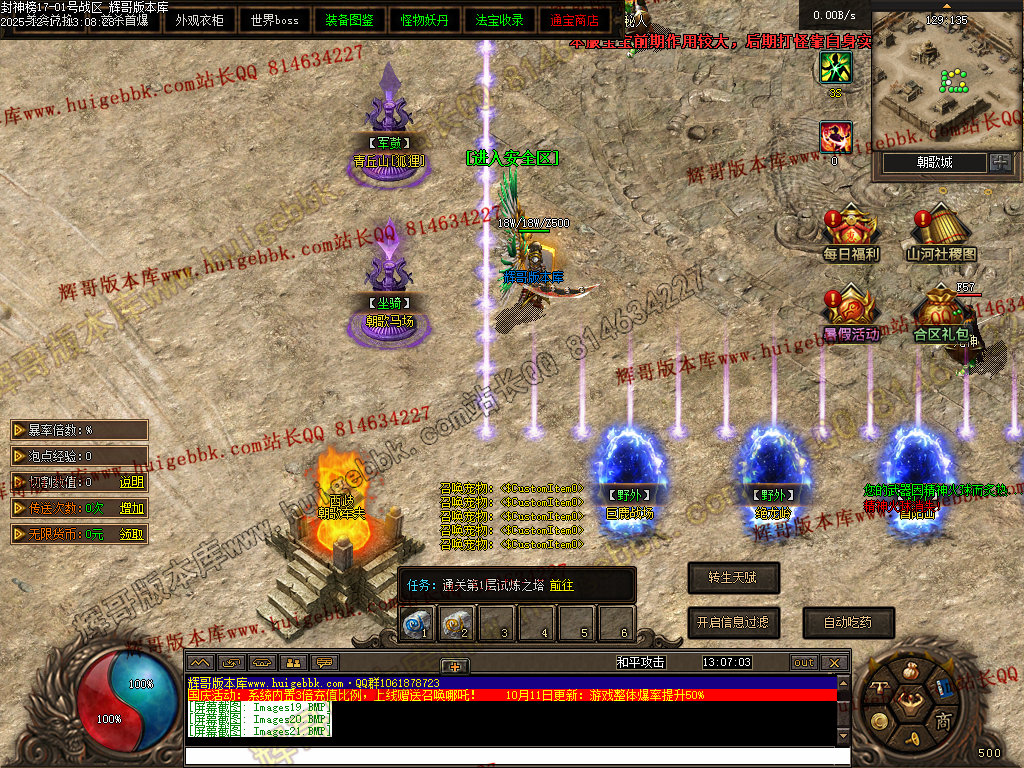Click the 和平攻击 attack mode label
Viewport: 1024px width, 768px height.
pos(640,662)
